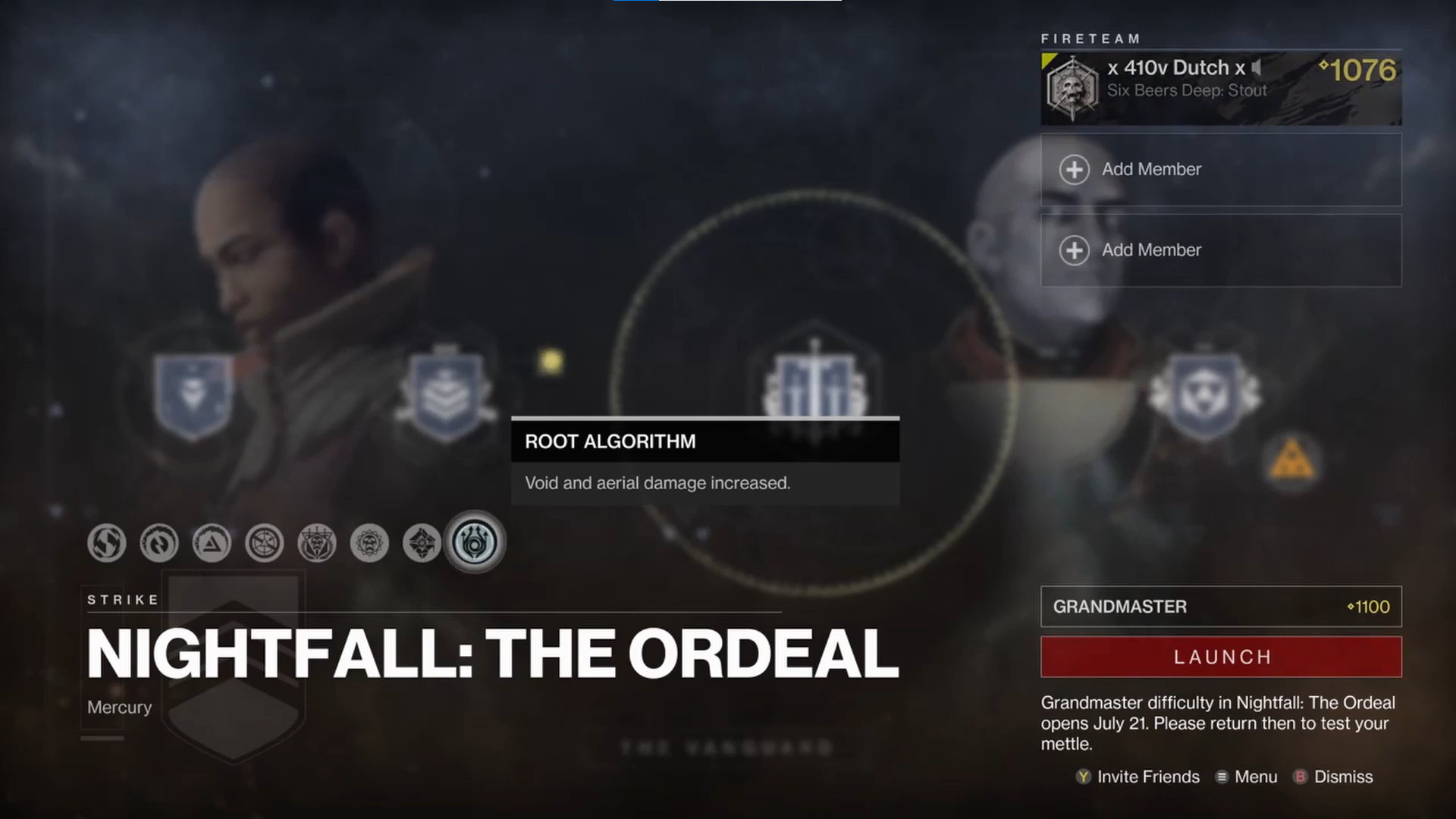Inspect the ghost shell modifier icon

coord(422,543)
